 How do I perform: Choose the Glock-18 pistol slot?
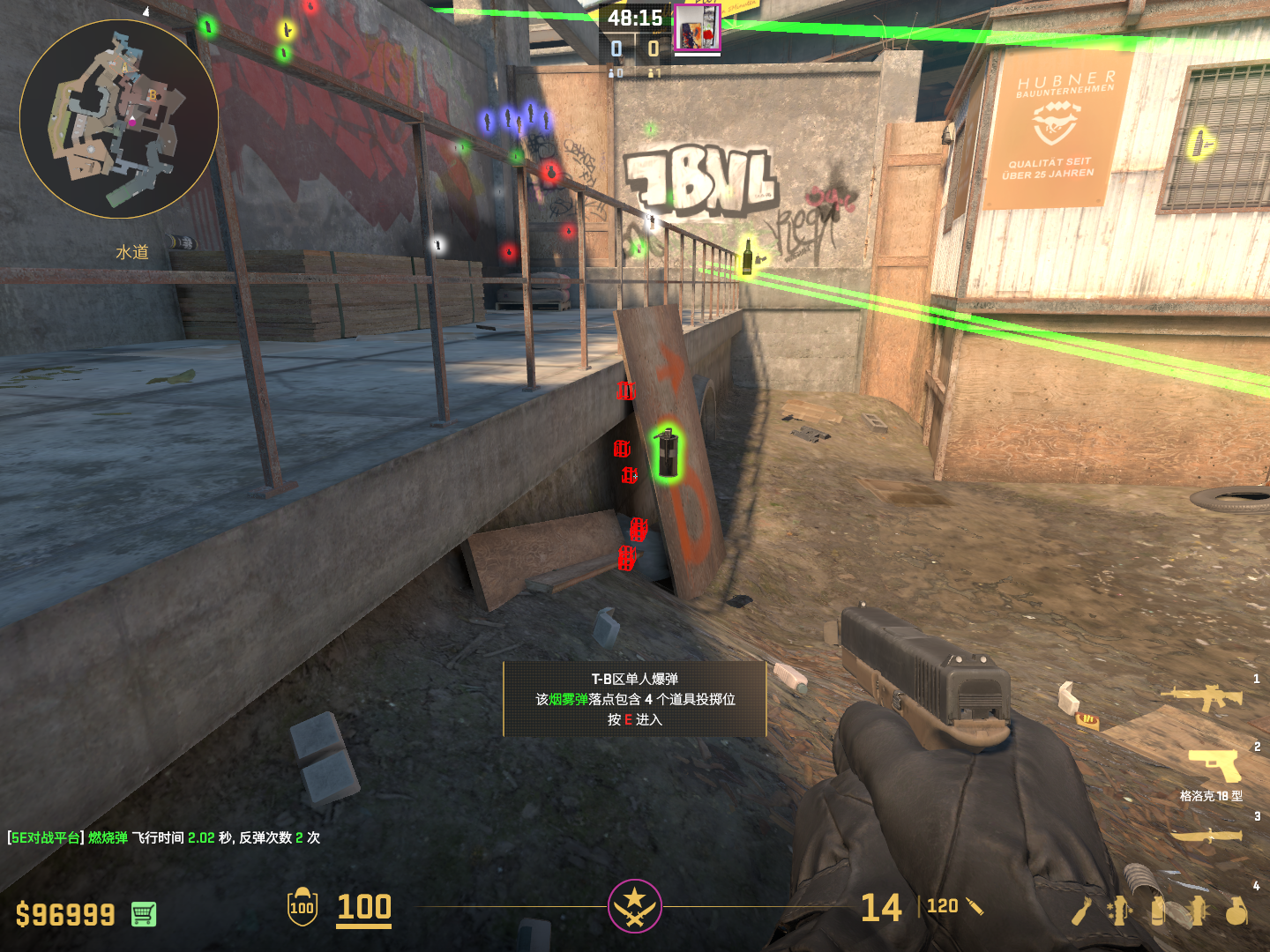pos(1215,765)
